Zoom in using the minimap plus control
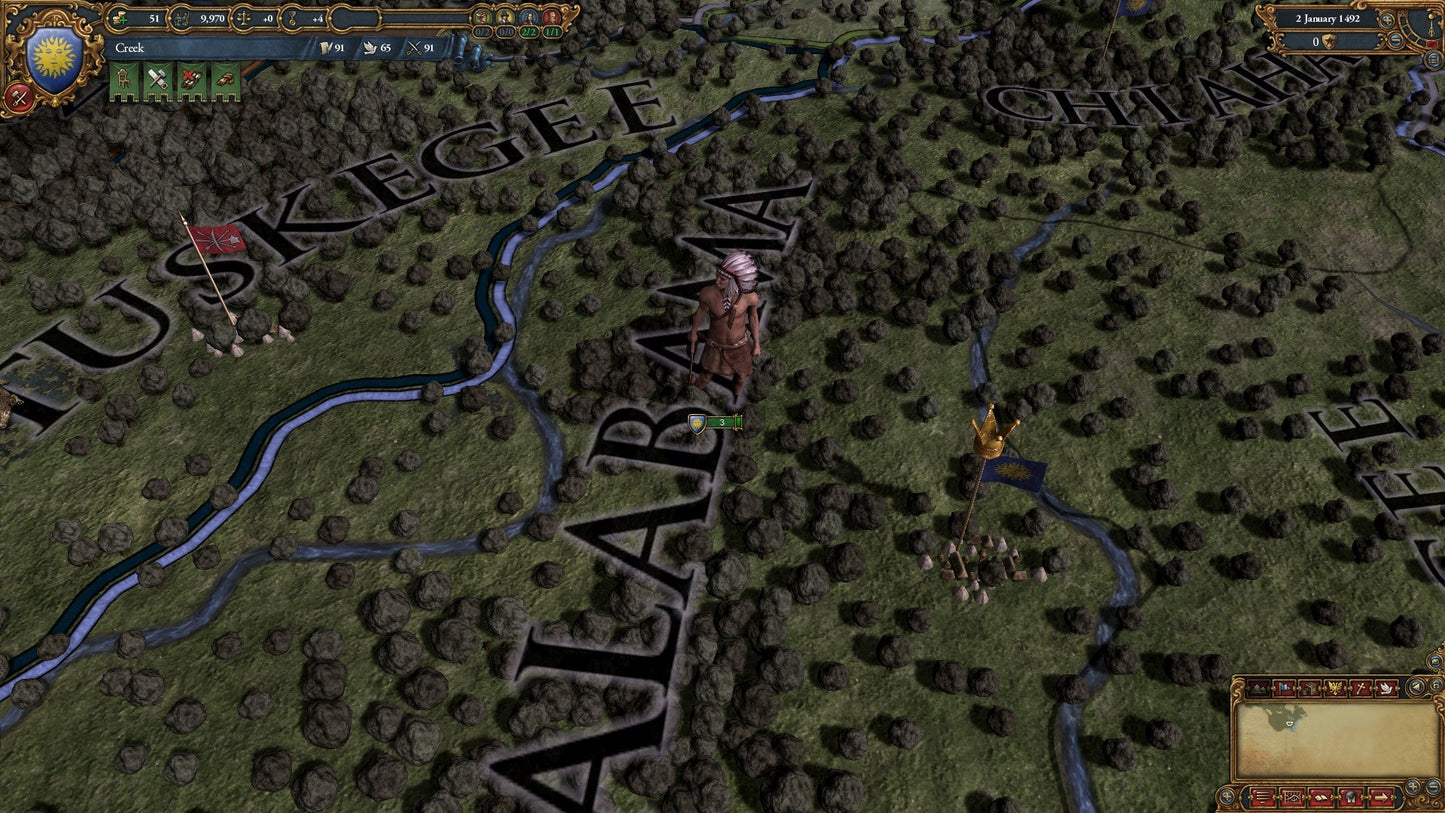The height and width of the screenshot is (813, 1445). tap(1413, 786)
